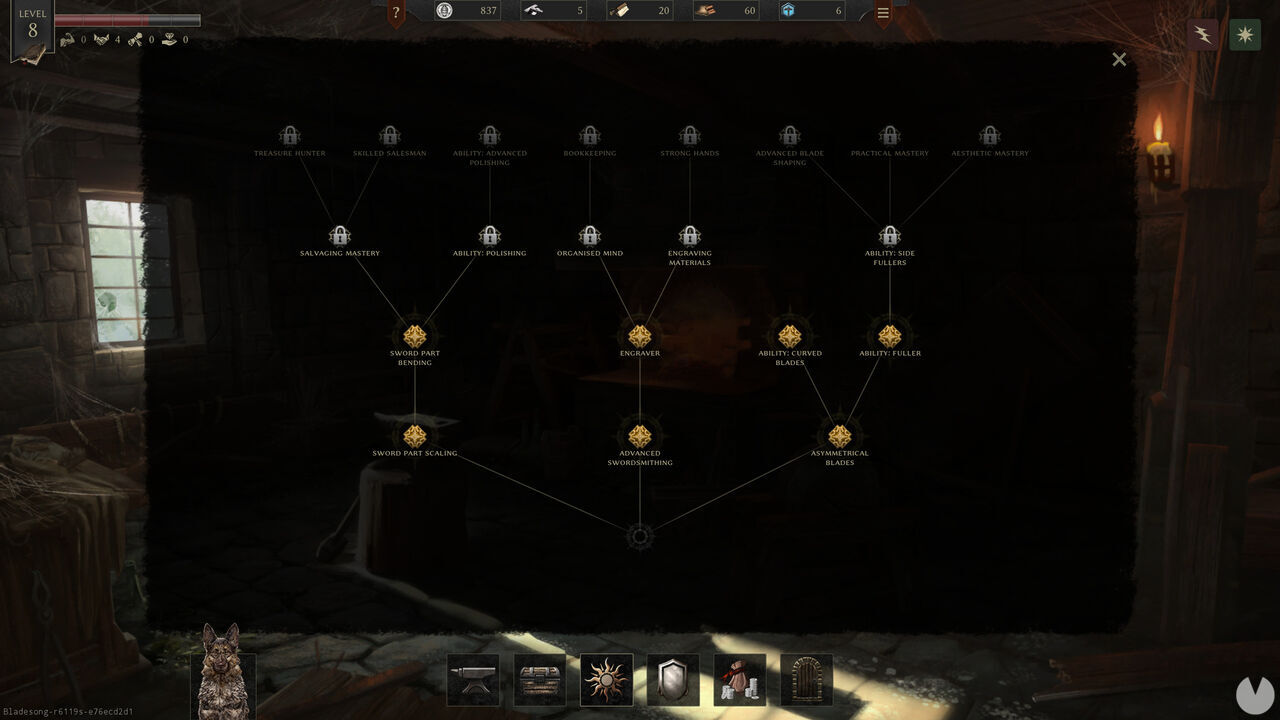The image size is (1280, 720).
Task: Click the question mark help button
Action: [x=396, y=13]
